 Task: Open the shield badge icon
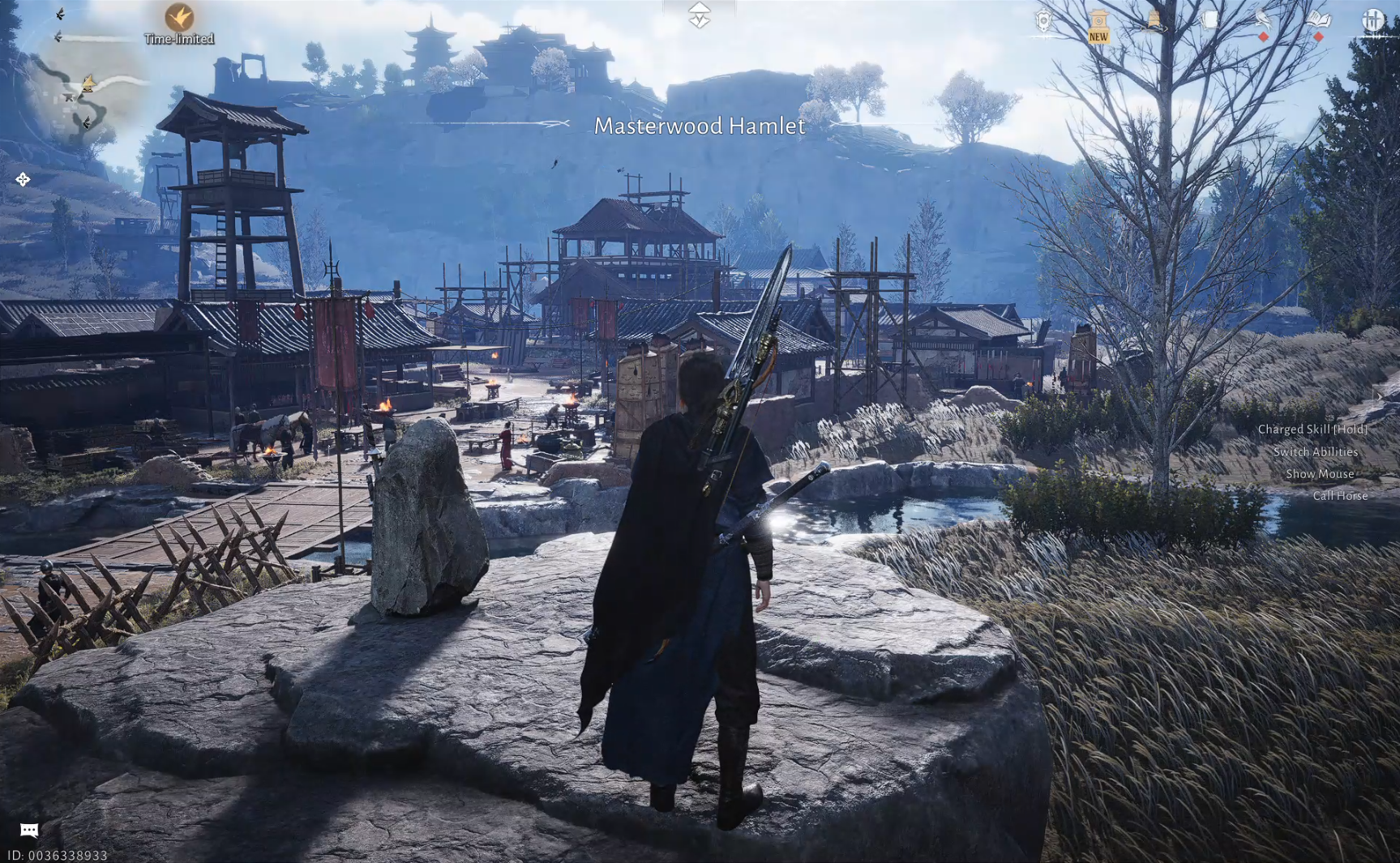[x=1043, y=20]
